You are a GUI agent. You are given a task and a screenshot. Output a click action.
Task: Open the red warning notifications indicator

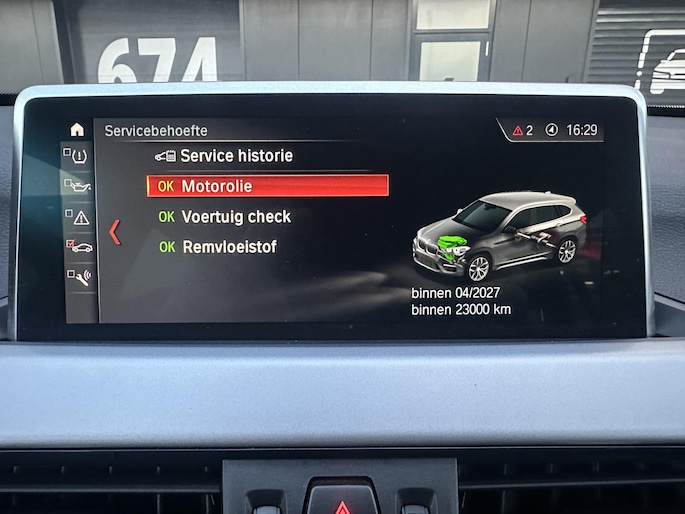[x=522, y=130]
